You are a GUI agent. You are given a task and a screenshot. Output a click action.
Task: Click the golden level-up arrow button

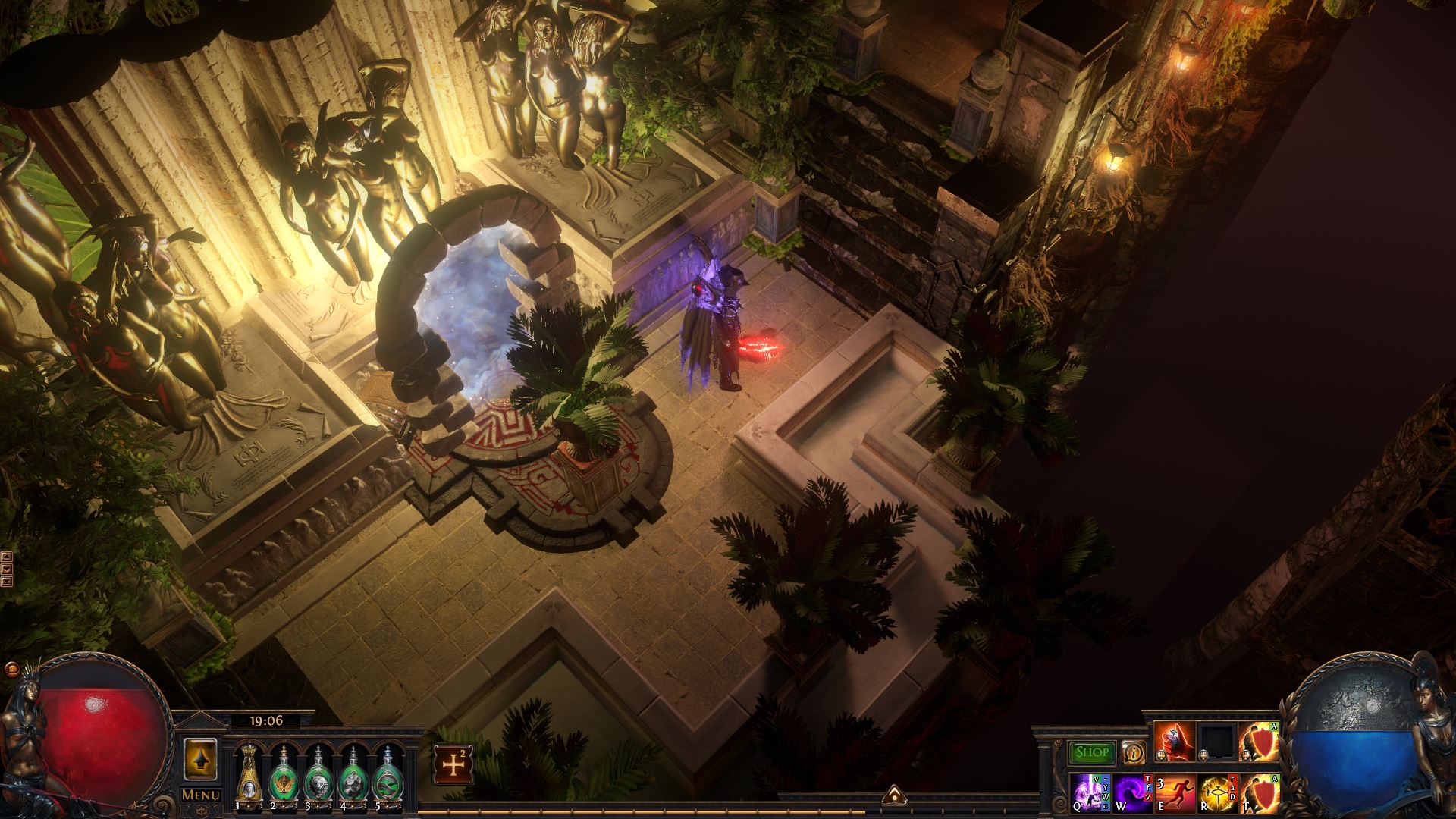201,759
